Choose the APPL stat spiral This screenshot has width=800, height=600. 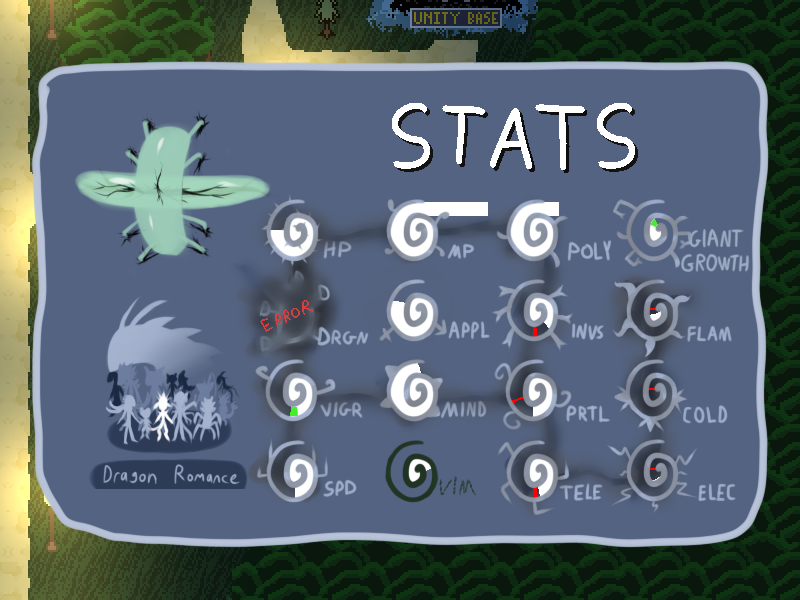point(412,313)
